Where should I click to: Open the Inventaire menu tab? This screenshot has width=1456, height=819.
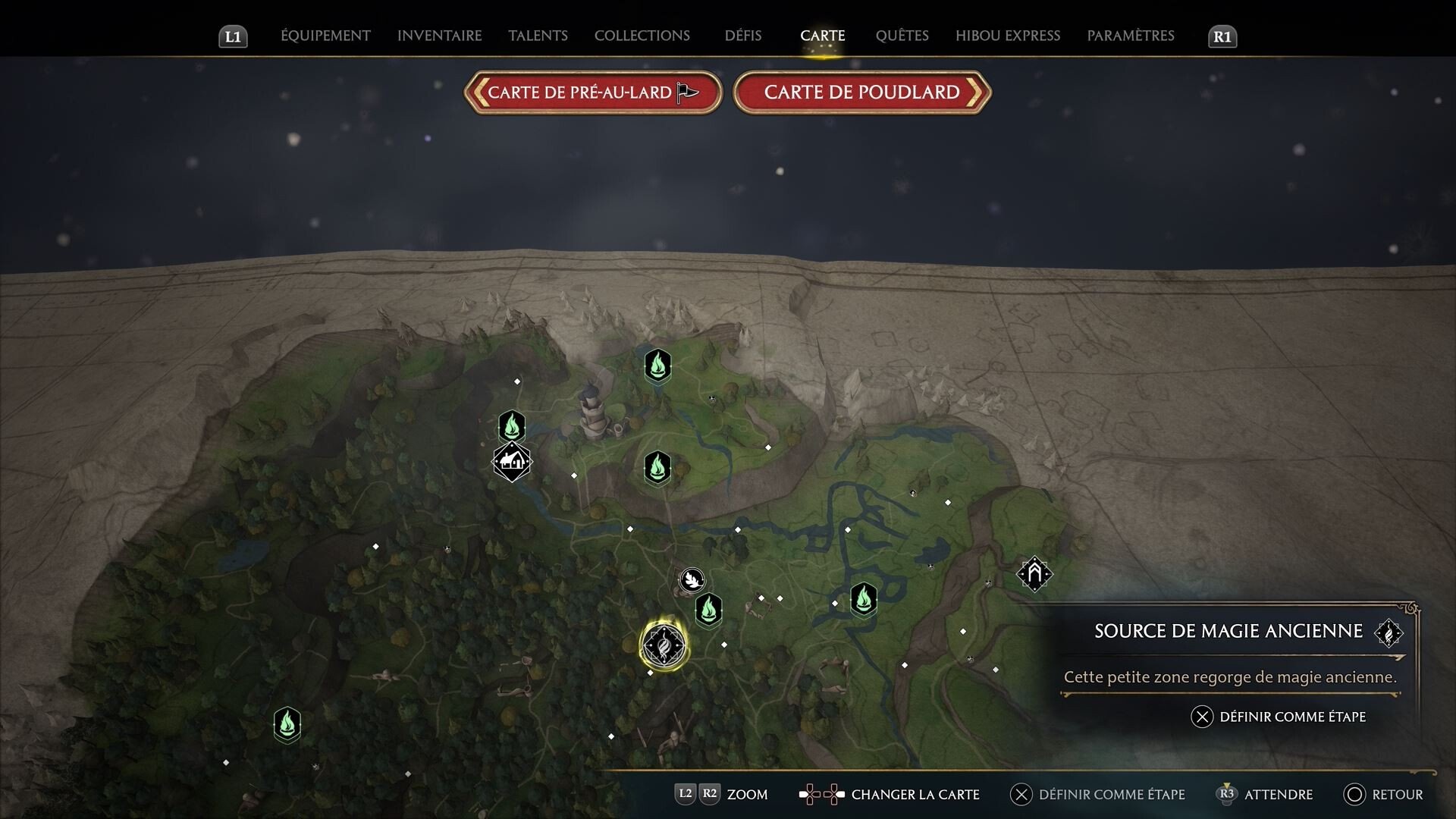pos(439,36)
